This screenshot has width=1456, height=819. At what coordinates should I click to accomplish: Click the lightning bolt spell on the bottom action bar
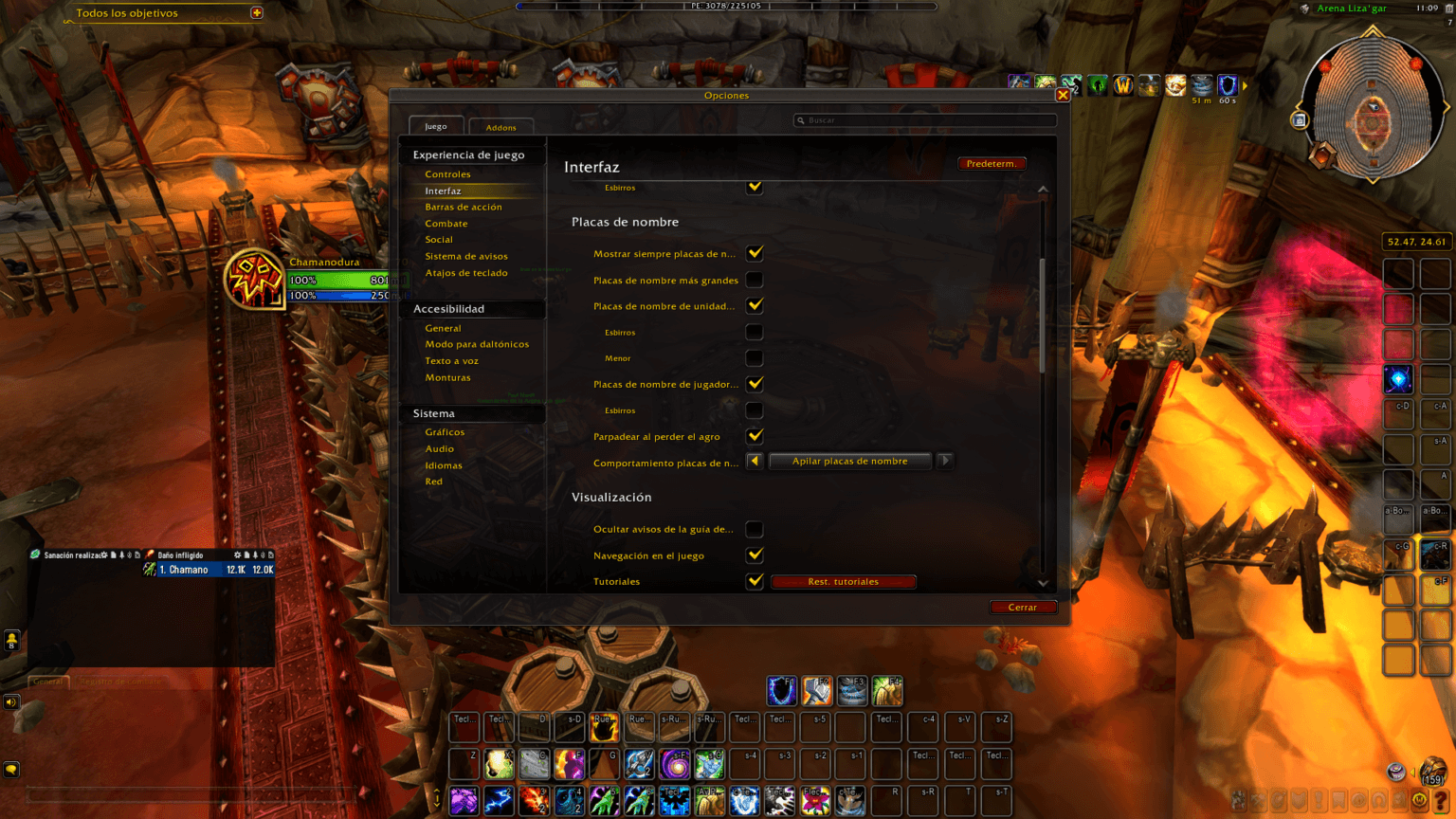500,801
